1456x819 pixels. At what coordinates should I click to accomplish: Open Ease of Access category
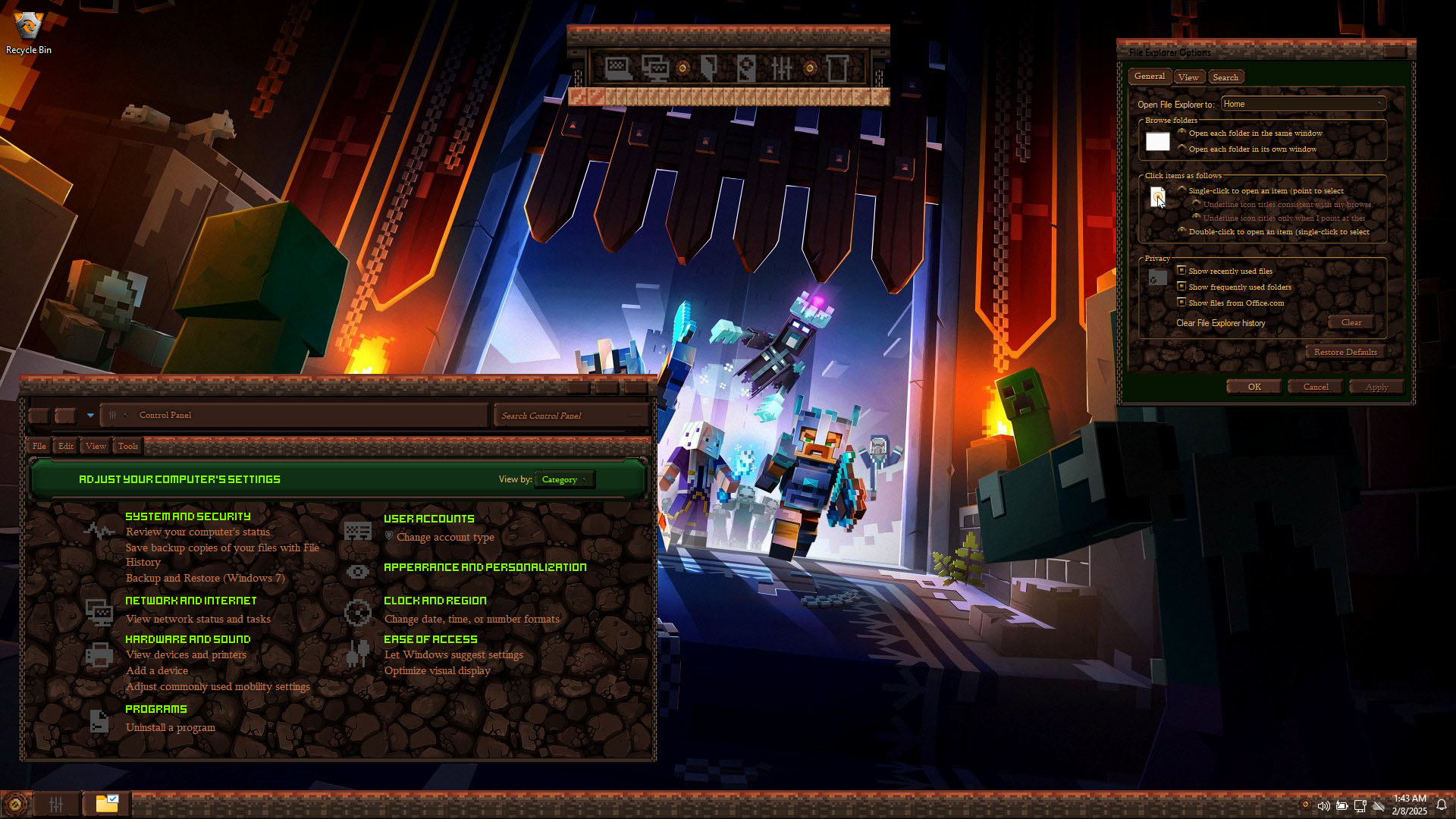(x=430, y=639)
